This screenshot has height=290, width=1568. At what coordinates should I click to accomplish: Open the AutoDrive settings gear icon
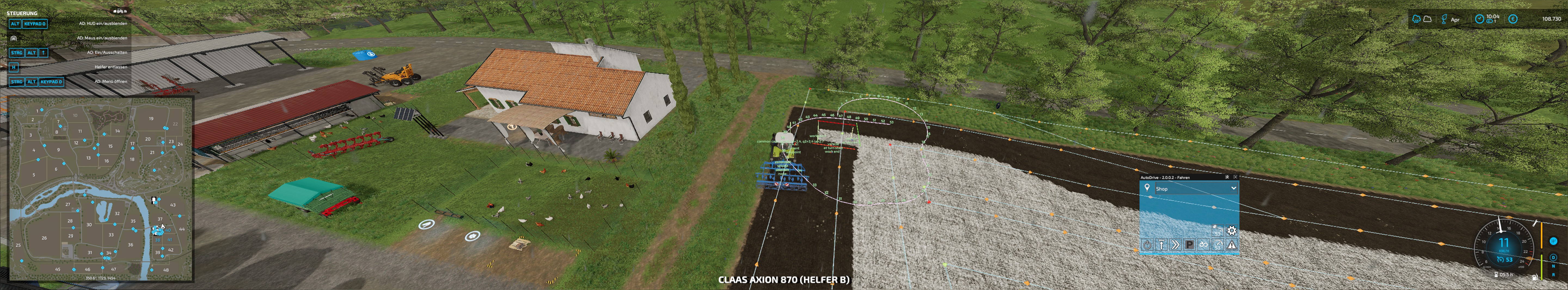[x=1232, y=230]
